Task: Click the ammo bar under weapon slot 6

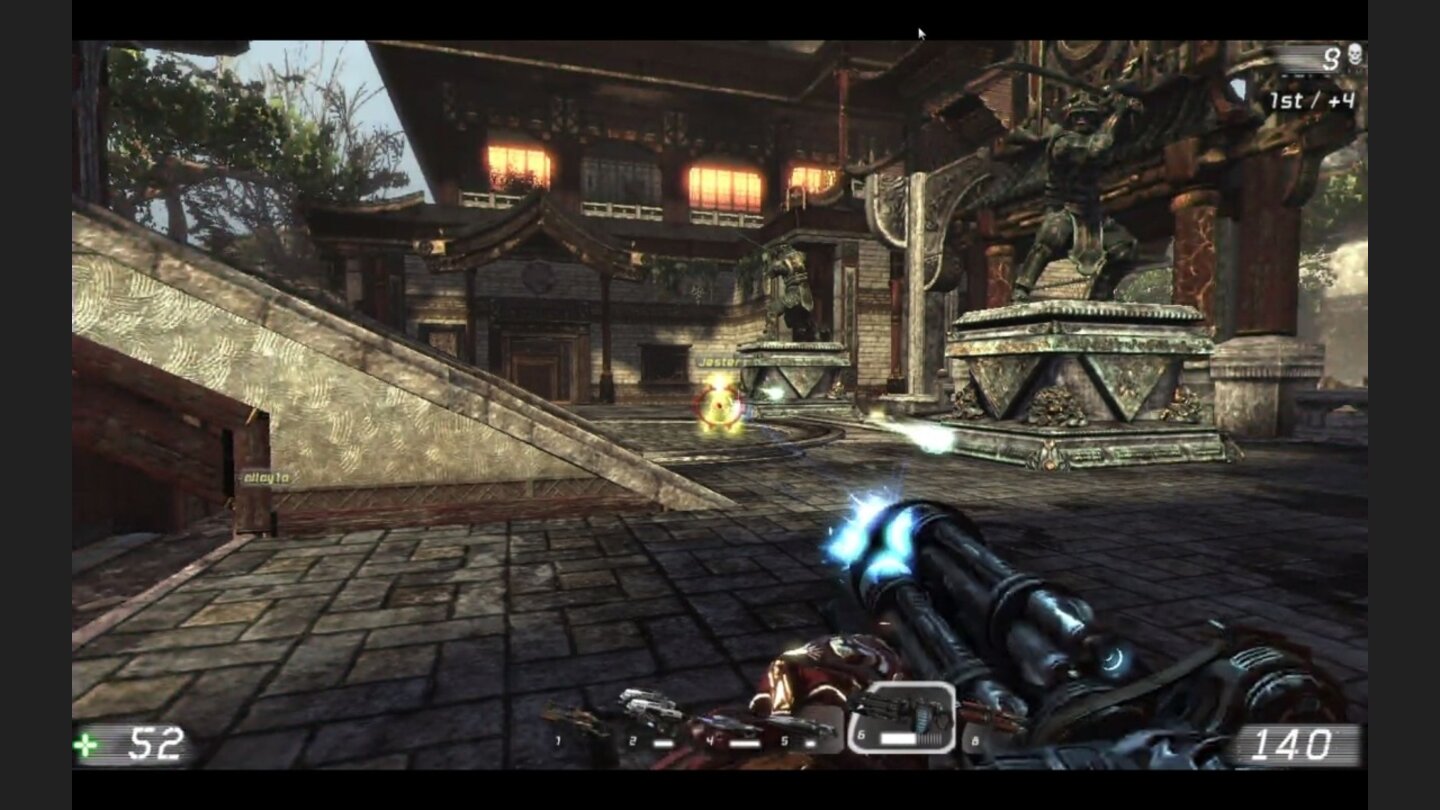Action: pos(897,737)
